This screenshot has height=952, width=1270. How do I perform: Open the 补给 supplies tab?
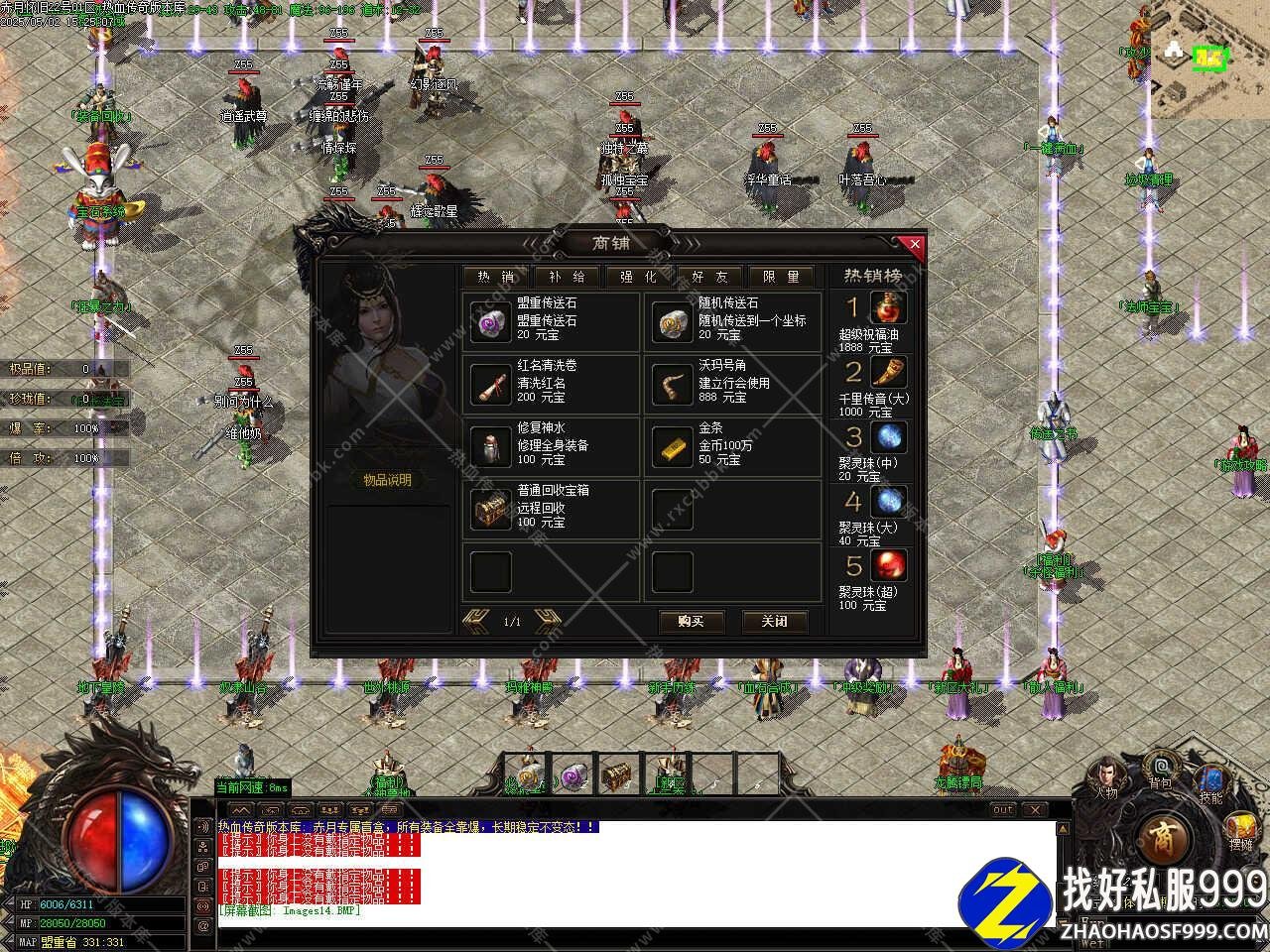tap(567, 277)
